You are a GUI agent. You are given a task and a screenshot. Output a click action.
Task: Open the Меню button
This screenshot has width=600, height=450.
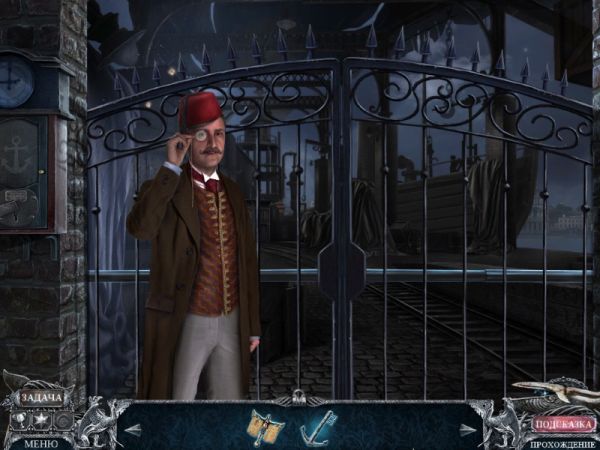[x=41, y=443]
